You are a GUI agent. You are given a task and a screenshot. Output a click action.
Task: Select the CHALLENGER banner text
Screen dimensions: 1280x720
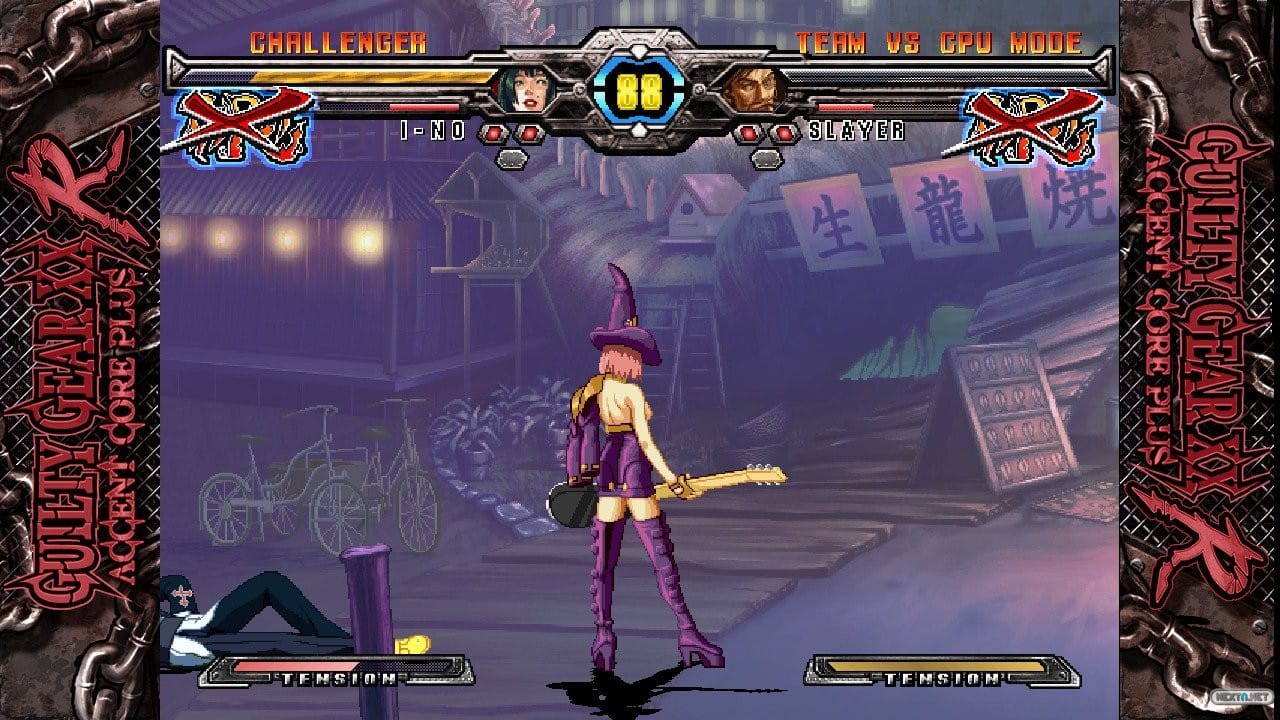[x=340, y=41]
